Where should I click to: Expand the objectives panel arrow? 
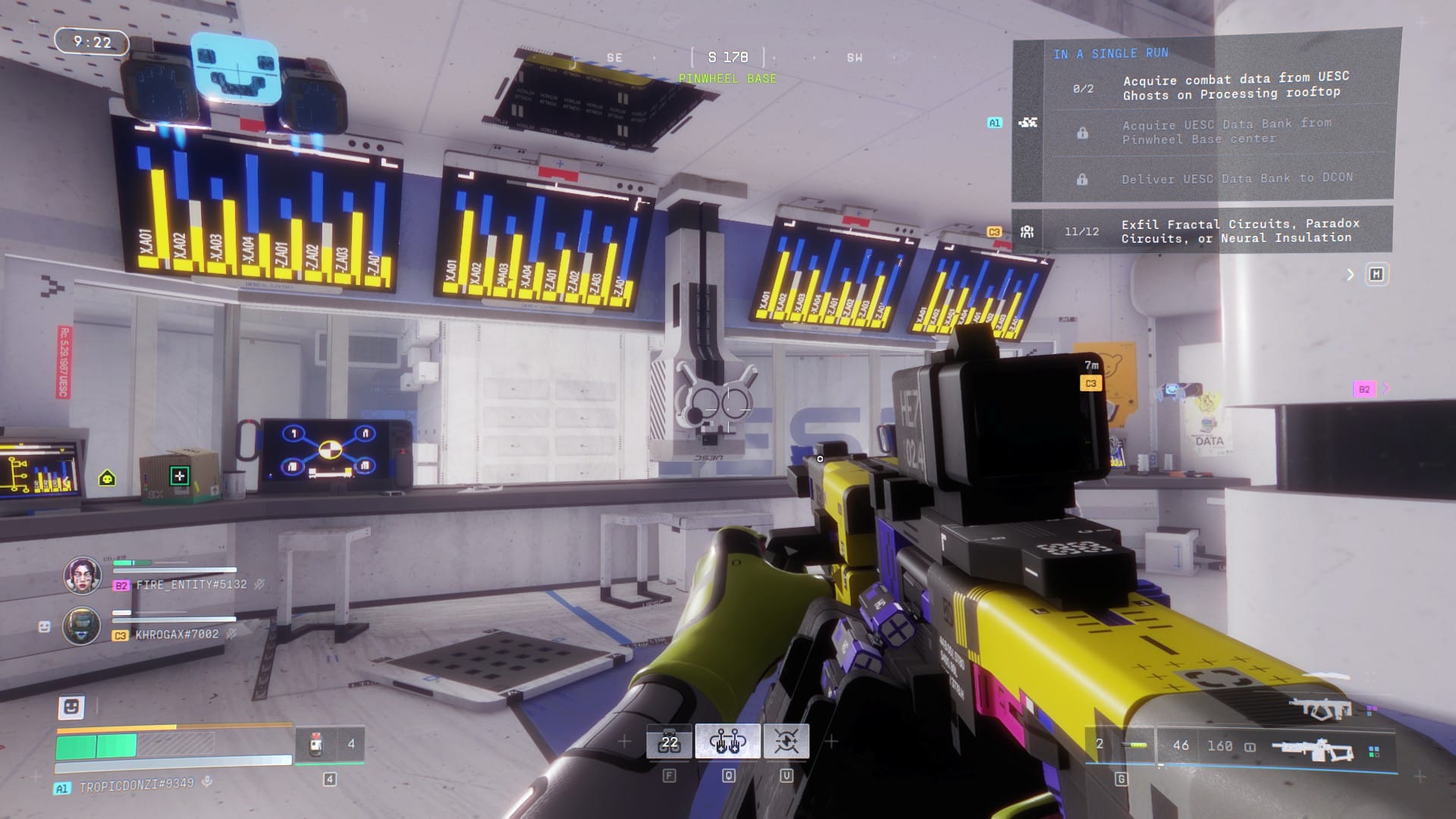1350,275
